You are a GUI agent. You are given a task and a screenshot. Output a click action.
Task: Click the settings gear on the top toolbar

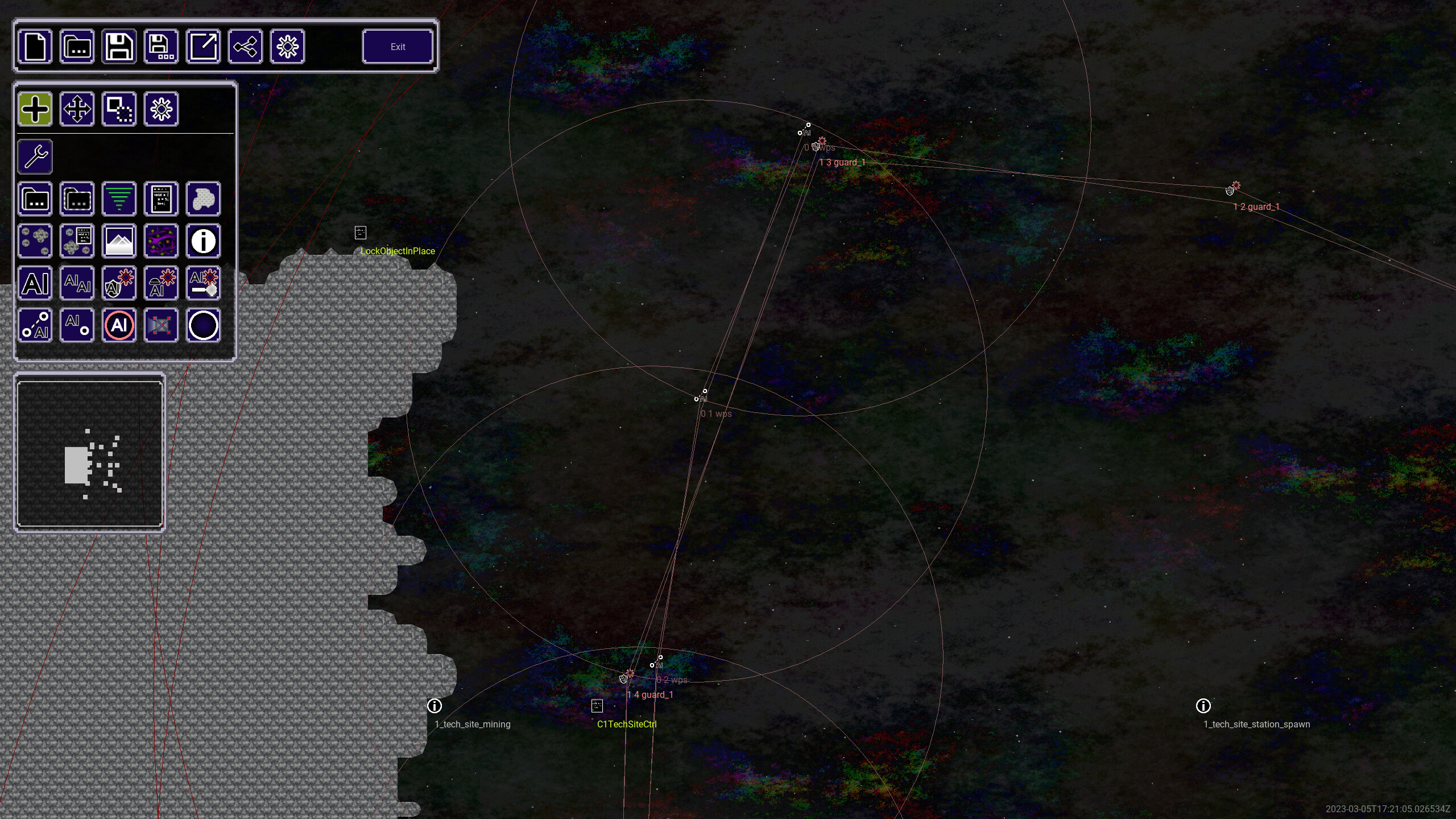tap(287, 47)
